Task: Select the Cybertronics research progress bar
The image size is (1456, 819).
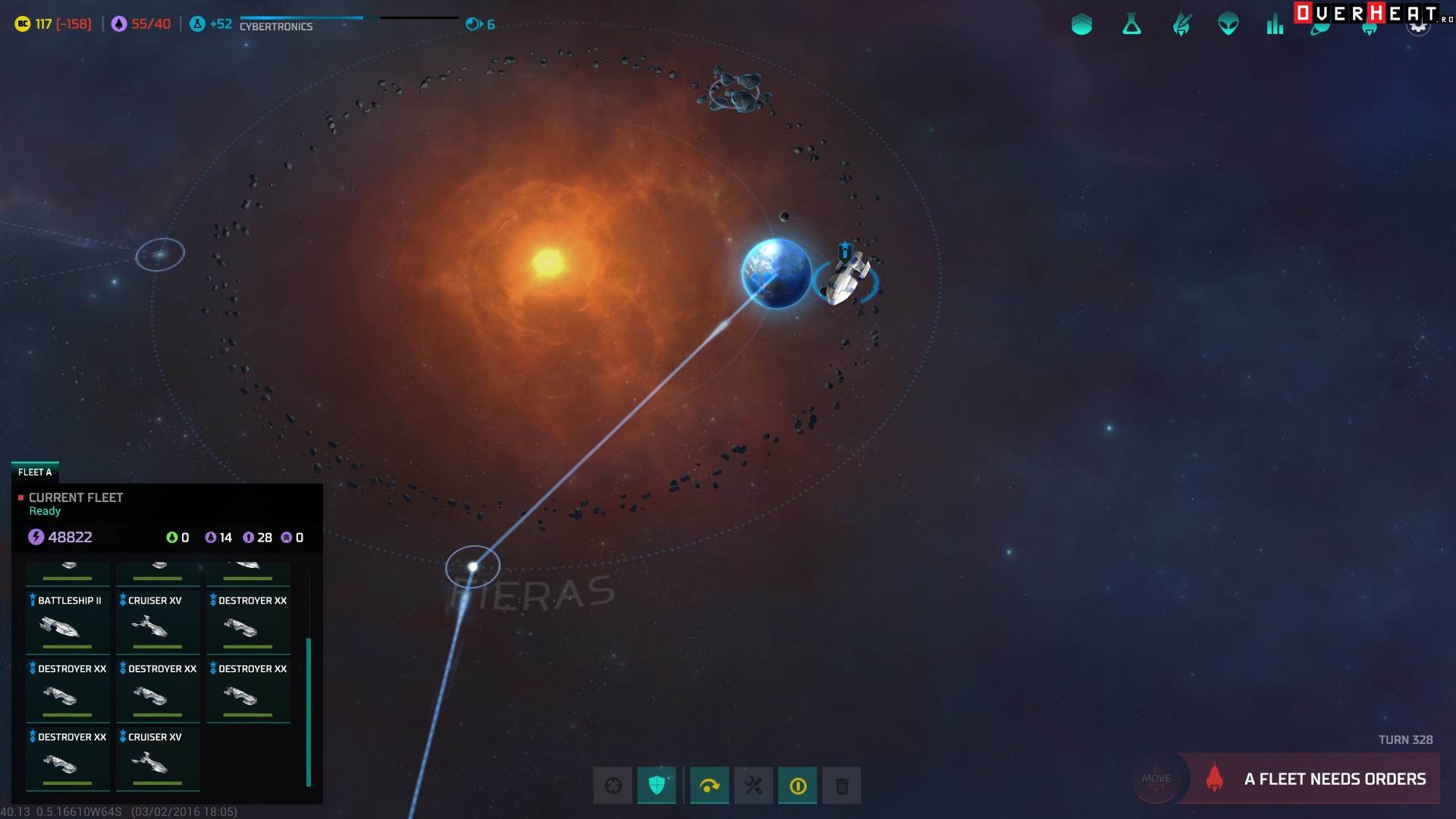Action: point(301,17)
